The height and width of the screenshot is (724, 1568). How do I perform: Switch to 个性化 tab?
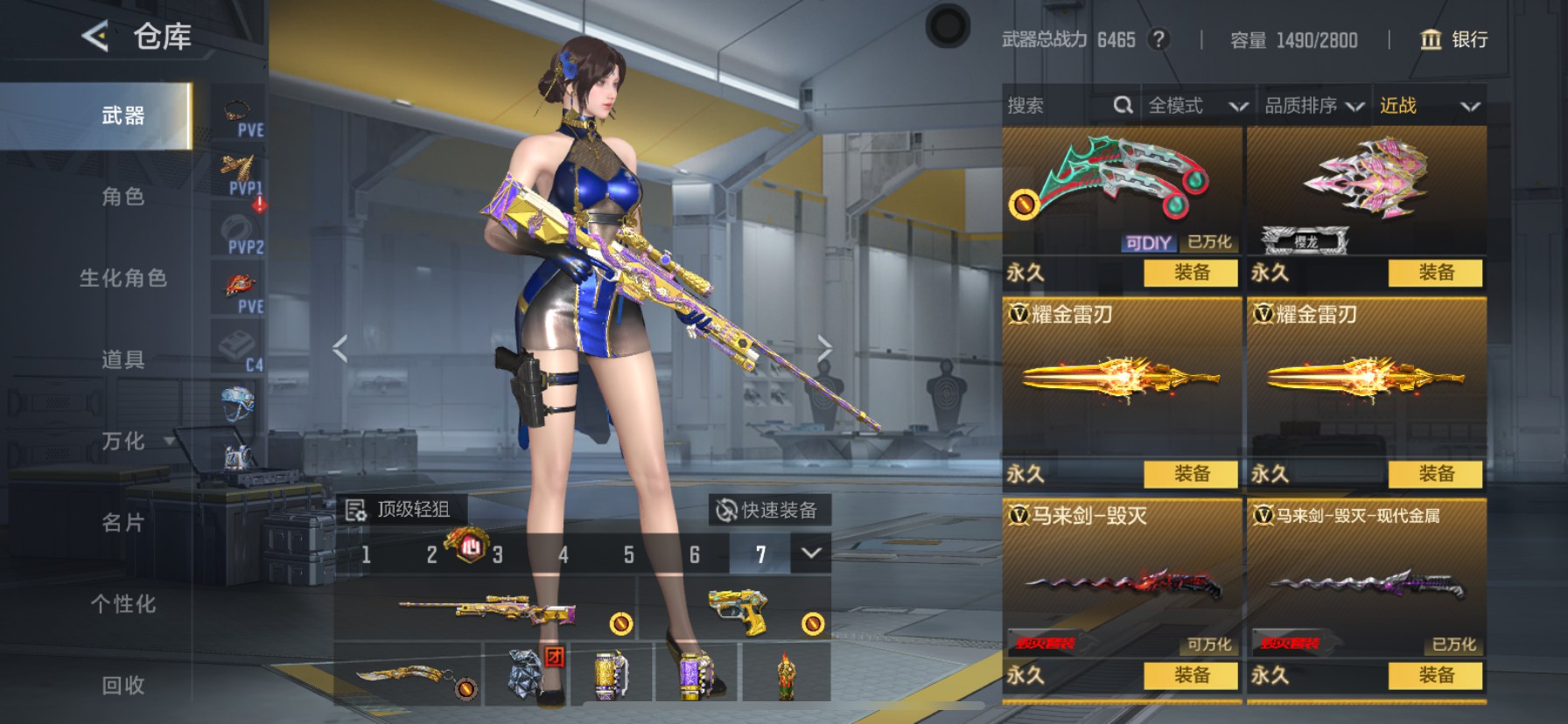click(x=122, y=603)
